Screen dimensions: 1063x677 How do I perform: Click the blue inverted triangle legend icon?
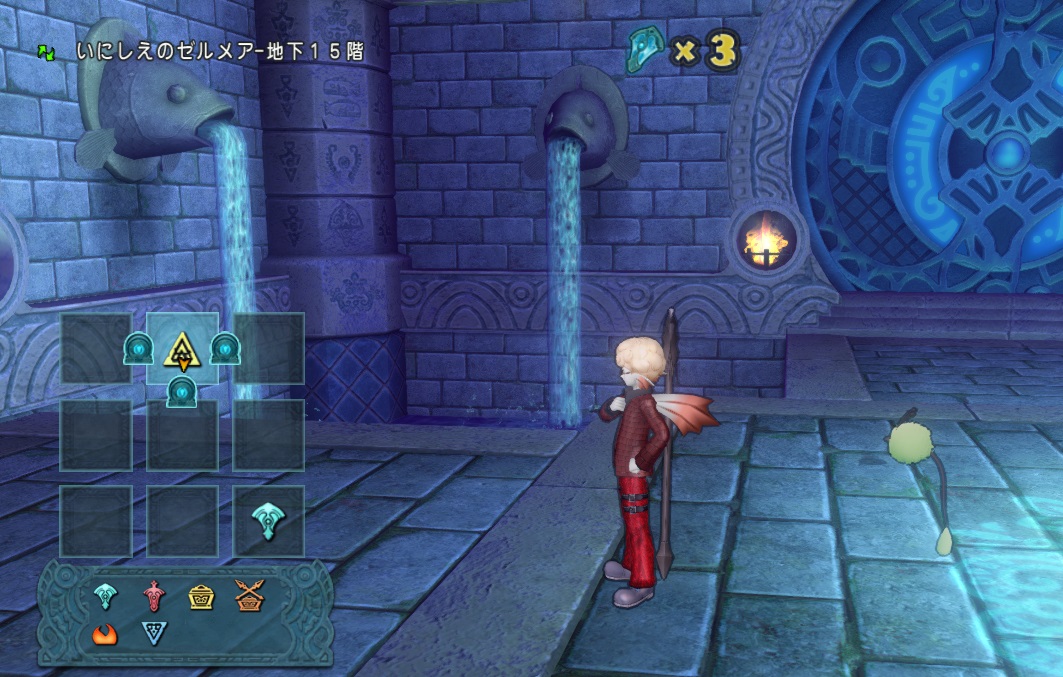tap(153, 633)
